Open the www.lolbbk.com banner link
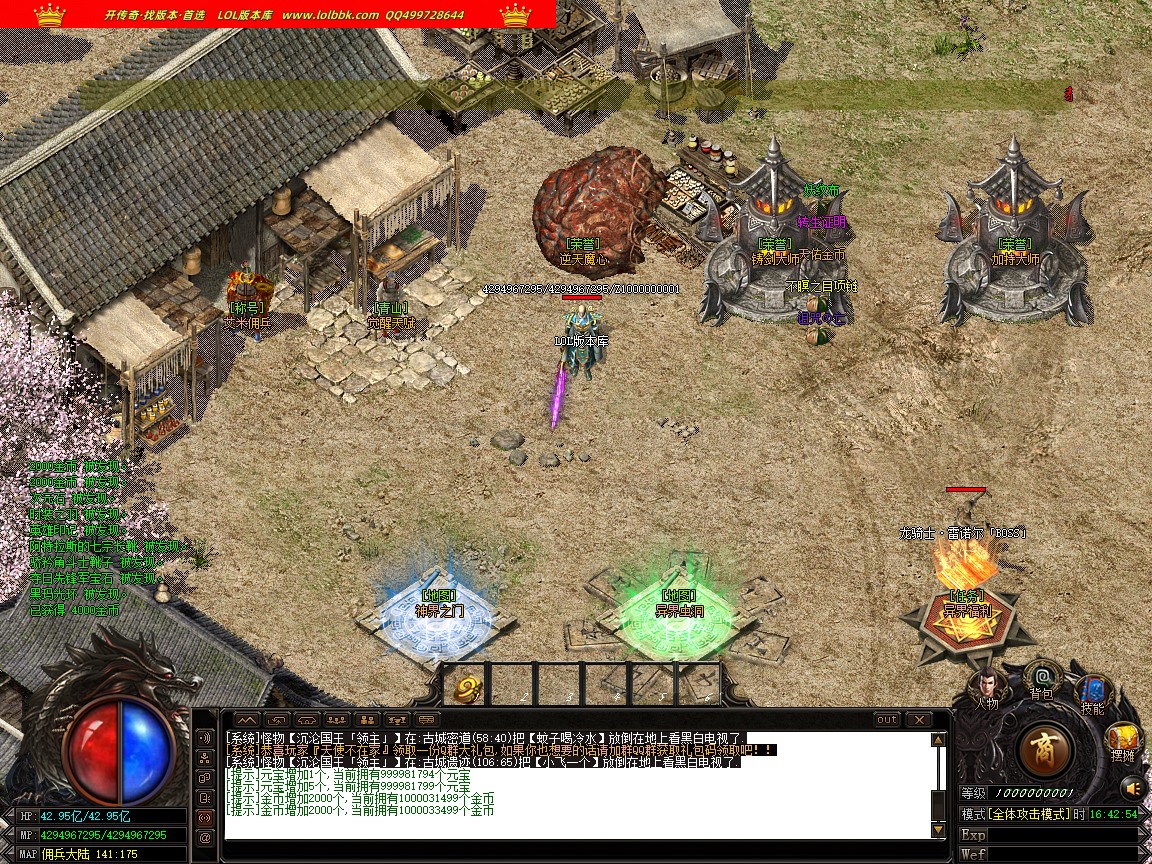This screenshot has width=1152, height=864. pos(330,15)
